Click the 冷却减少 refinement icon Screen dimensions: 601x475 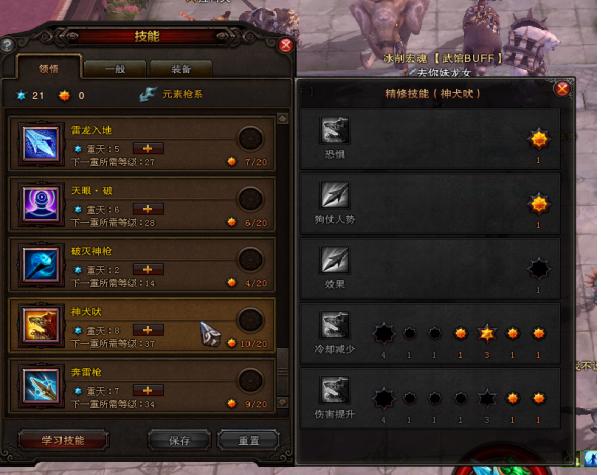(x=334, y=325)
